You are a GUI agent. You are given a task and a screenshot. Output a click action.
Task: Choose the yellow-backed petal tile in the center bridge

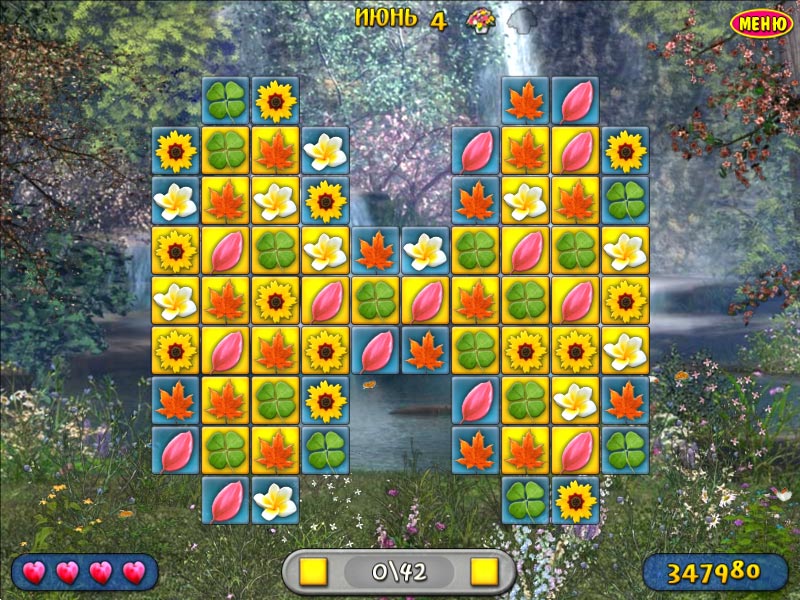coord(425,300)
